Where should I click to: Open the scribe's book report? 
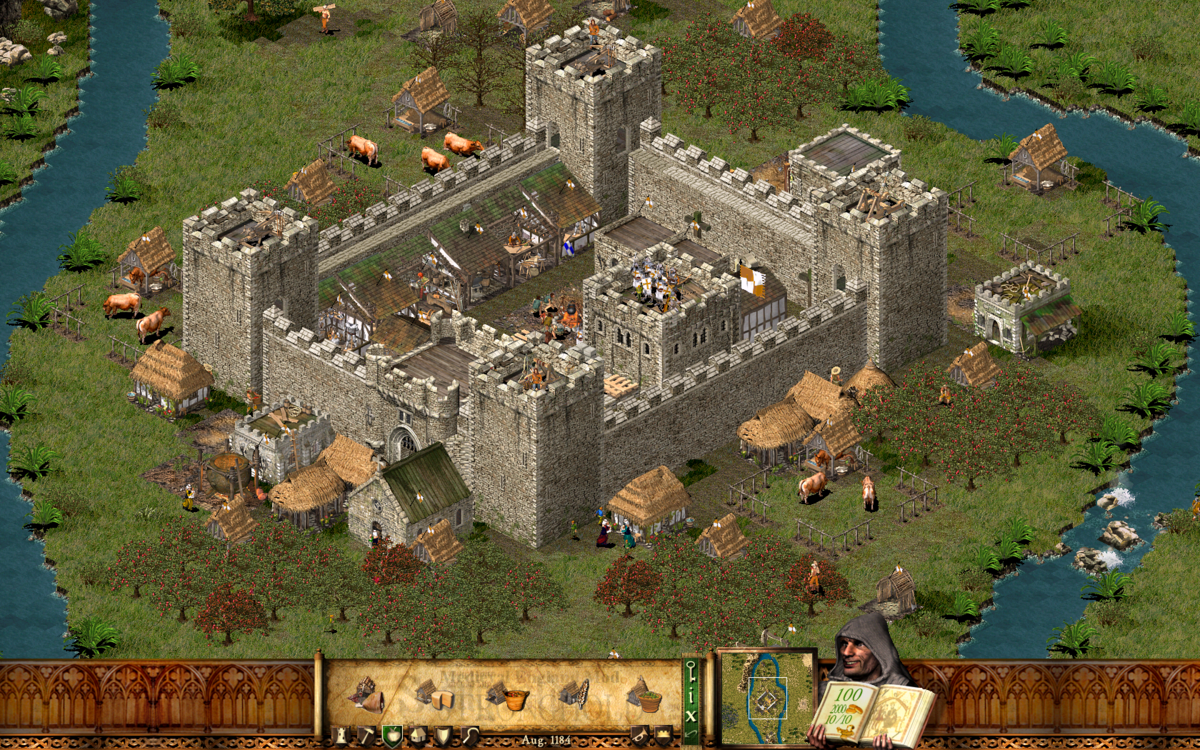(x=872, y=710)
